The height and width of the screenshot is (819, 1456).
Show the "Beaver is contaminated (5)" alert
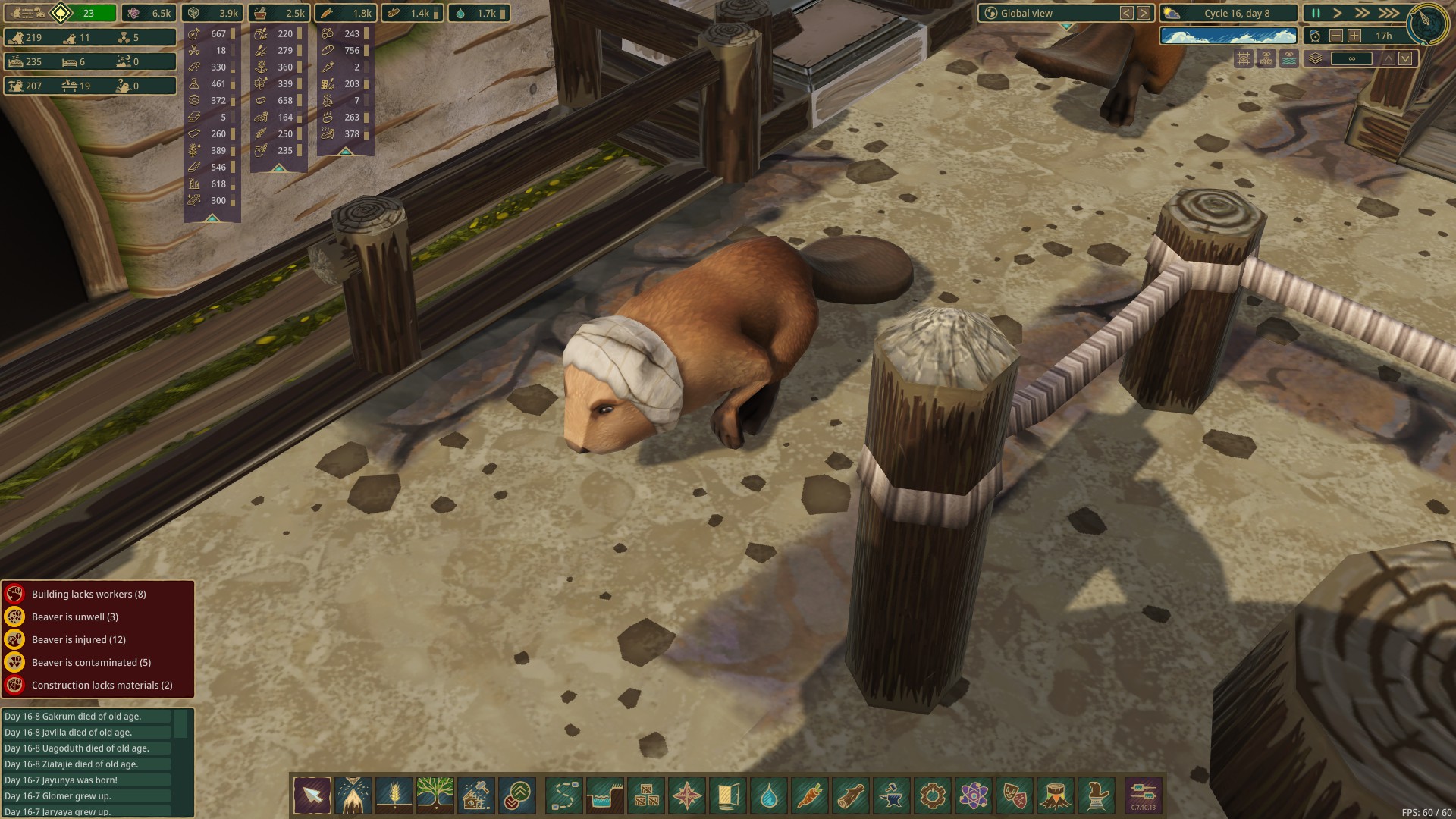pyautogui.click(x=91, y=662)
